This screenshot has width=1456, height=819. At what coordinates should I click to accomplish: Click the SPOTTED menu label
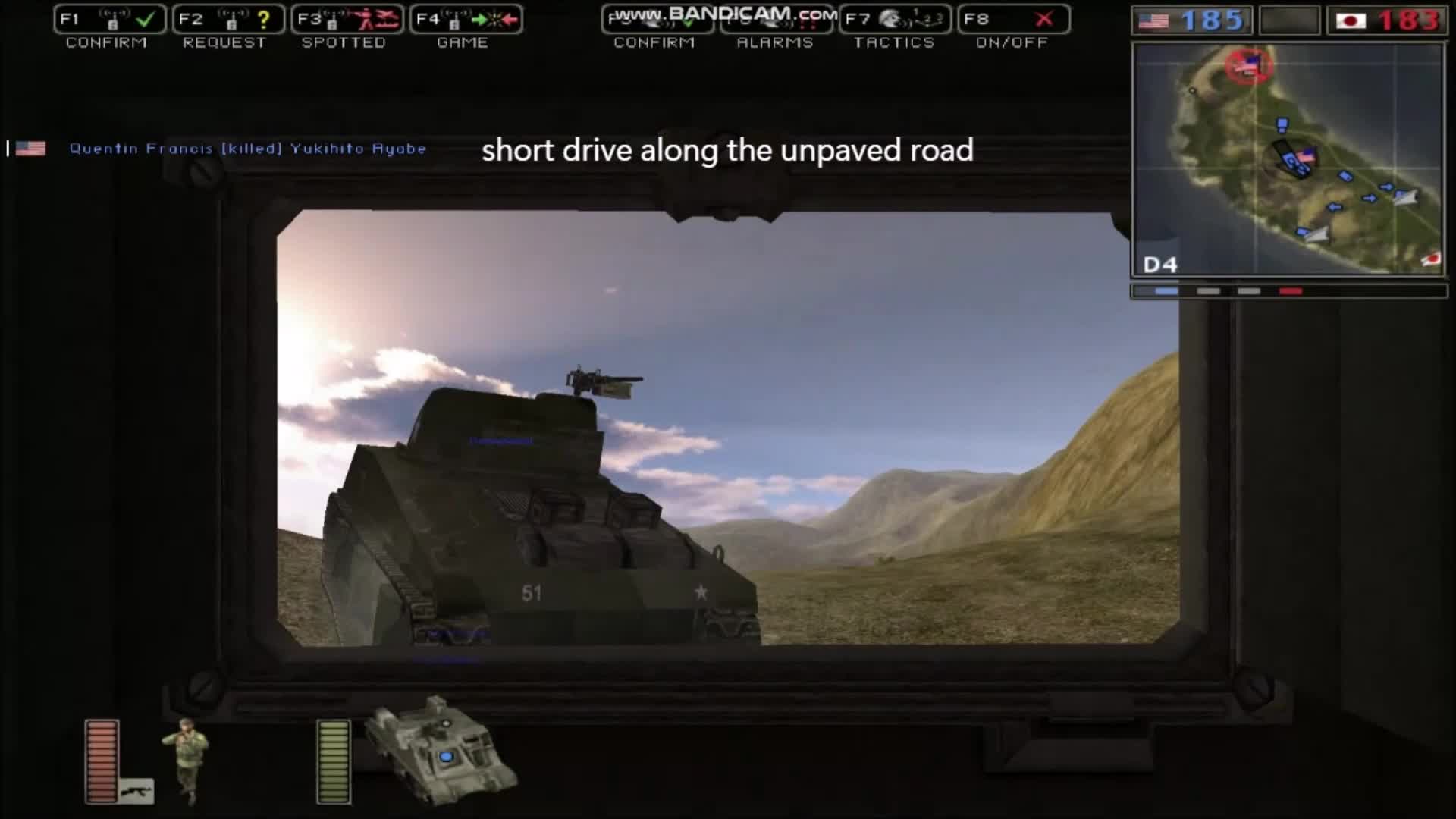coord(343,42)
